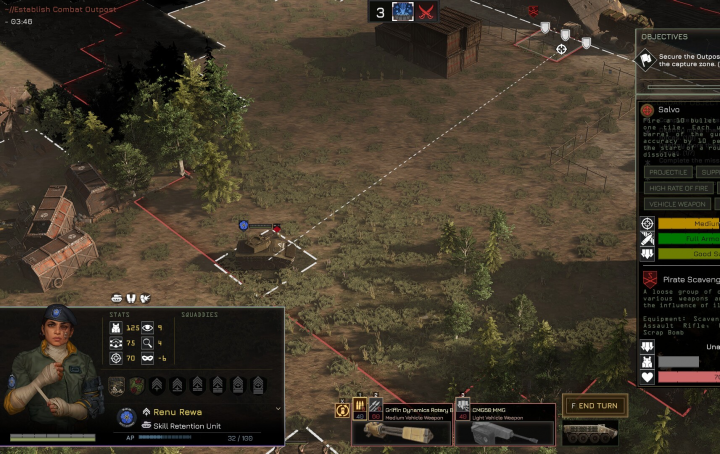Click the first unit perk badge

[117, 385]
